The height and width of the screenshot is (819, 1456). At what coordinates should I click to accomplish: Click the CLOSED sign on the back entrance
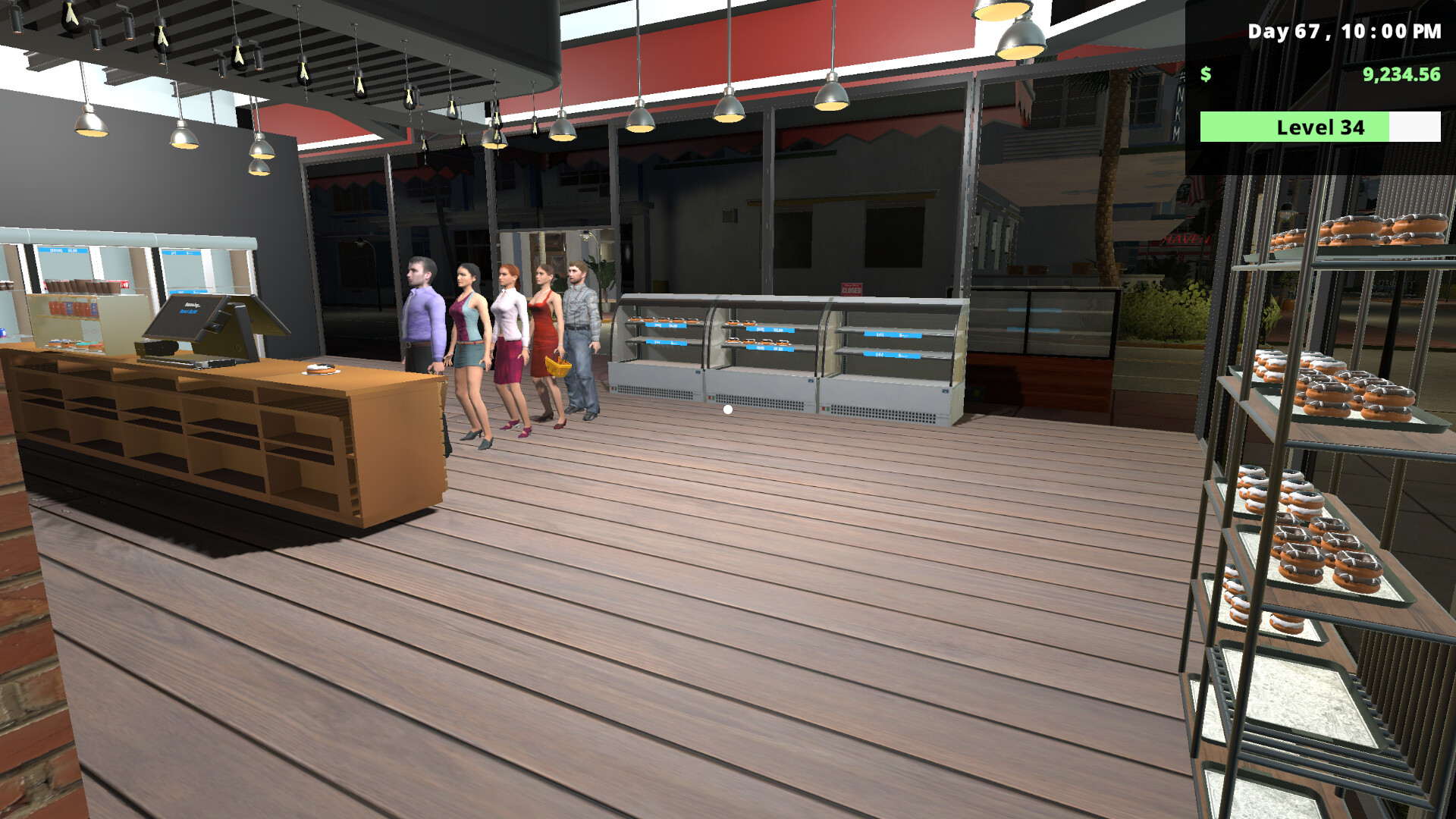point(850,288)
